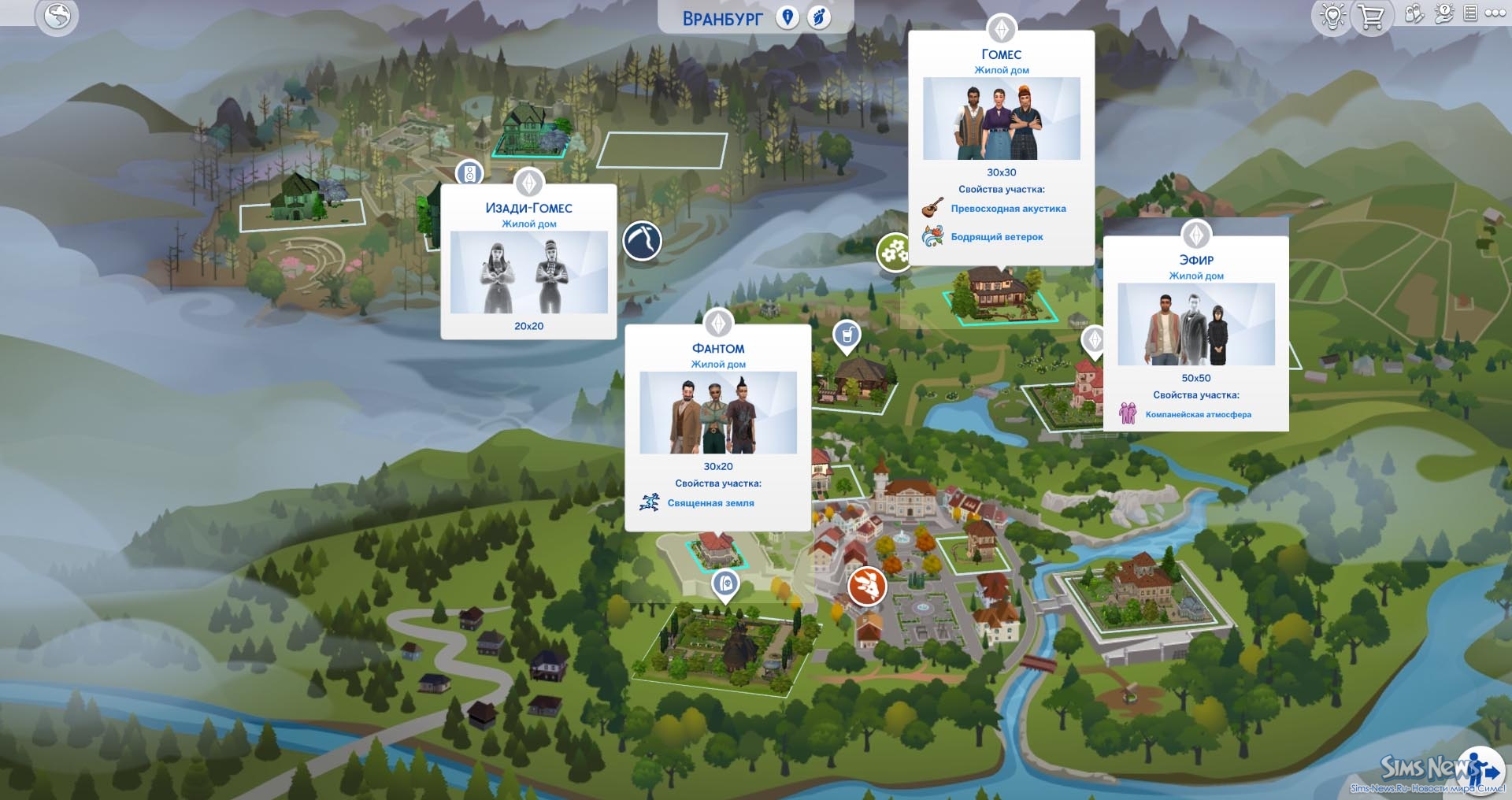The image size is (1512, 800).
Task: Click the plumbob marker left of Эфир card
Action: click(1093, 340)
